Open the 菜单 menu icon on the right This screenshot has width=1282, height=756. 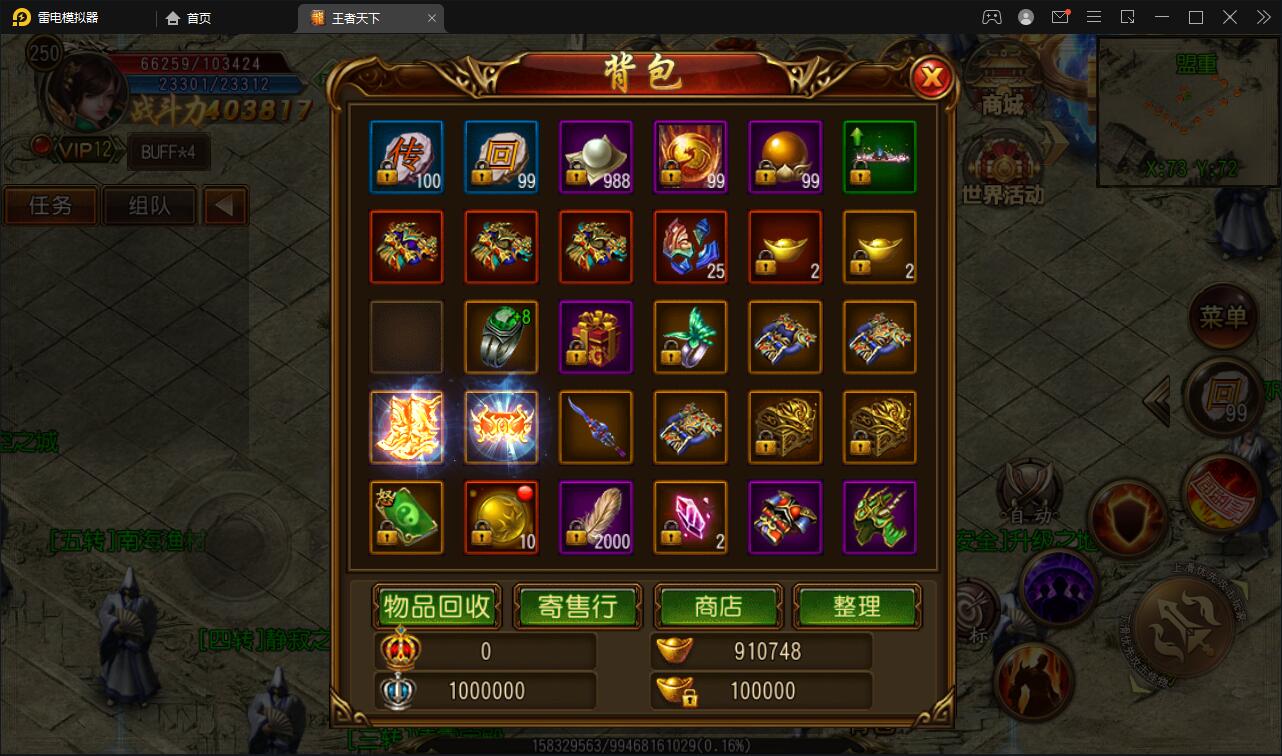coord(1224,320)
